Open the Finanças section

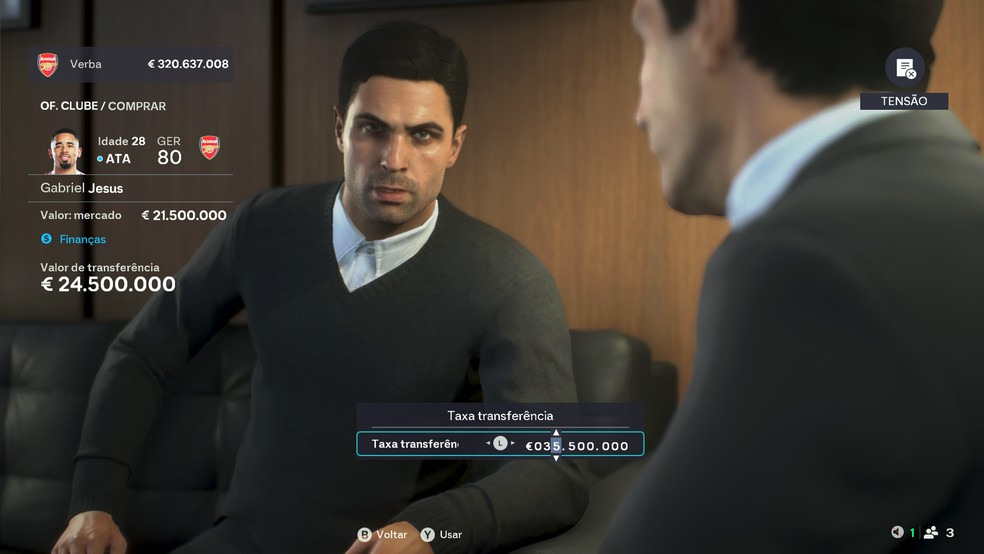pyautogui.click(x=80, y=239)
